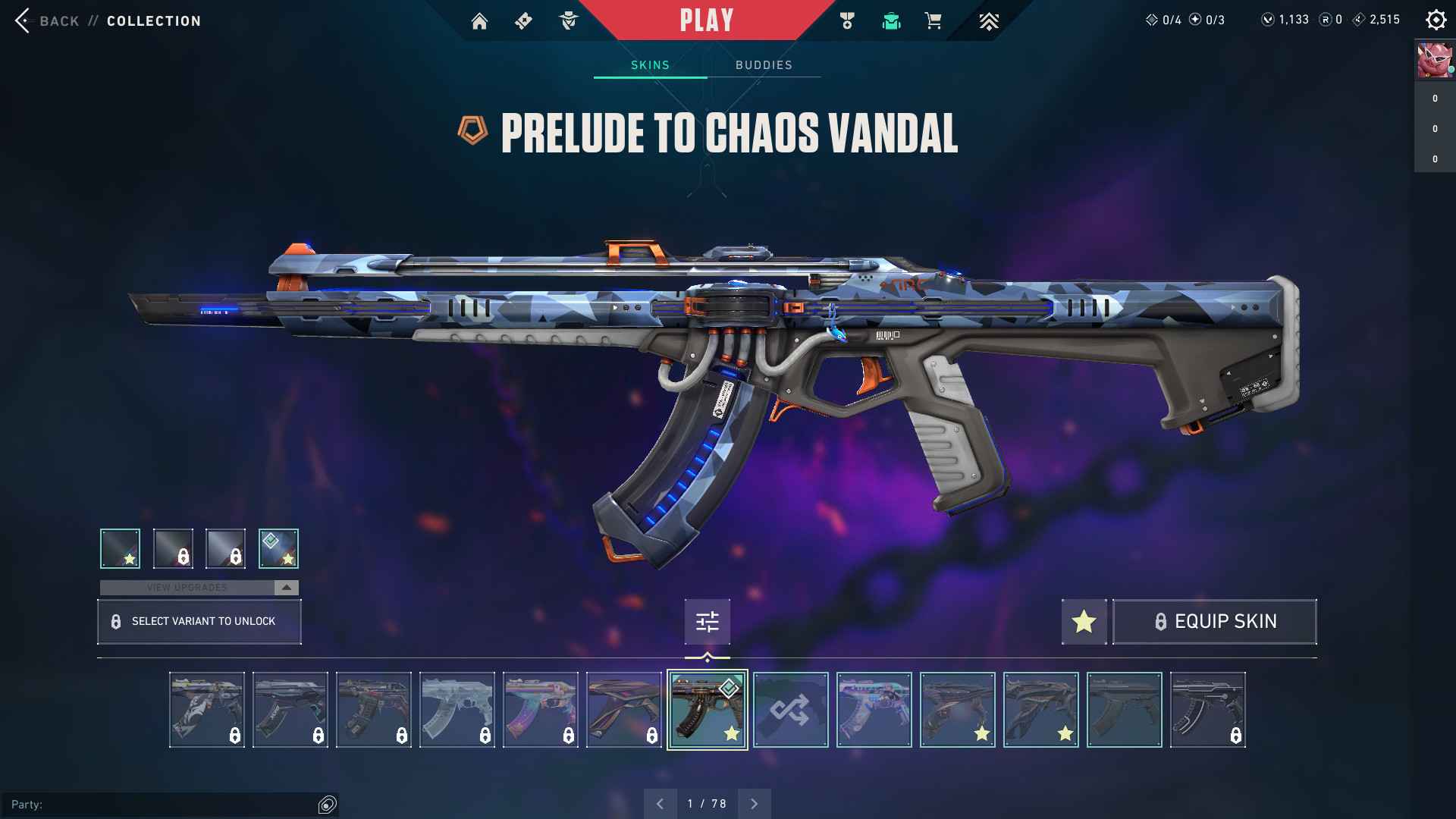Open the home screen icon
The width and height of the screenshot is (1456, 819).
(479, 21)
